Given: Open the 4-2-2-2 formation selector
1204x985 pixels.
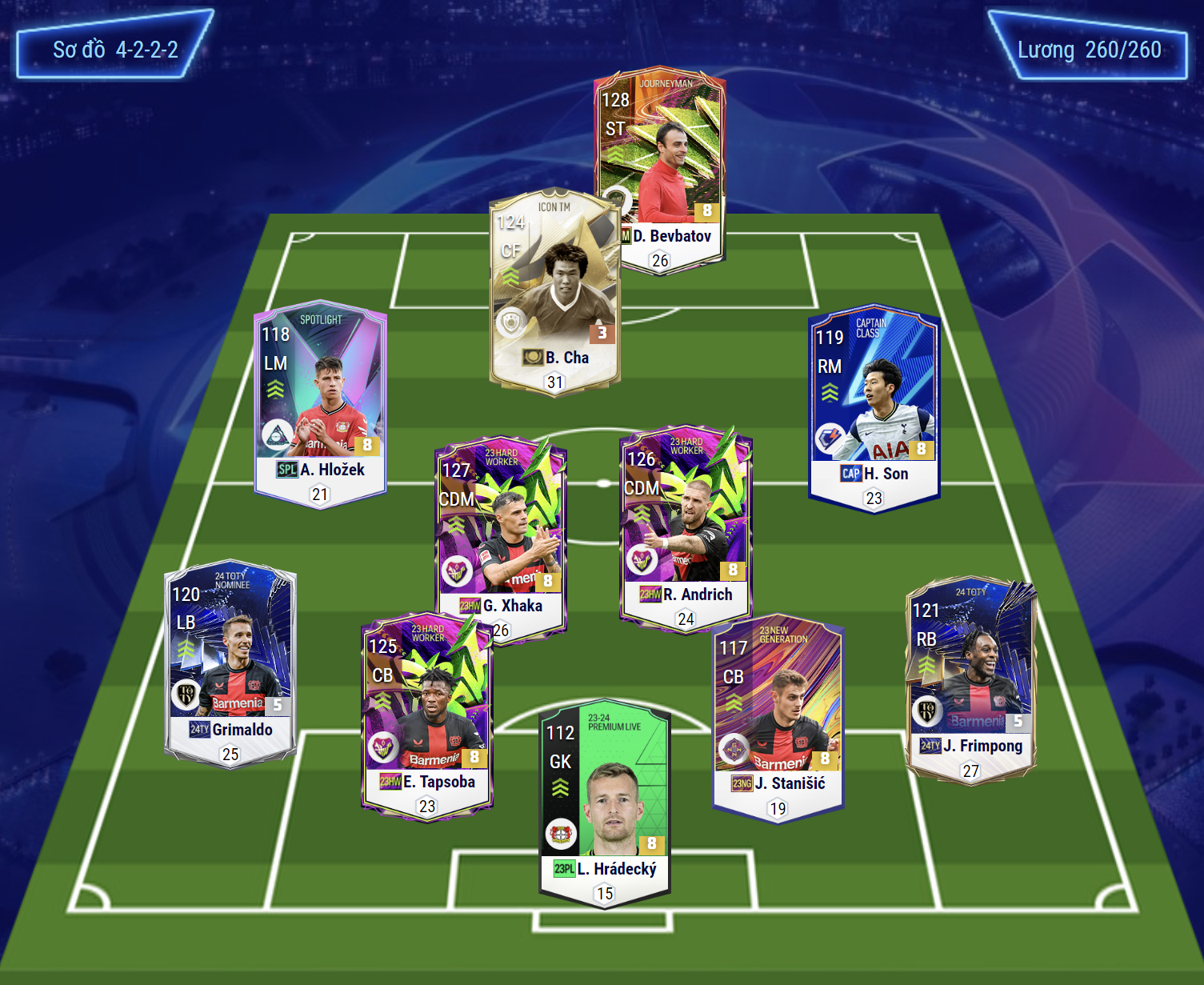Looking at the screenshot, I should point(115,49).
